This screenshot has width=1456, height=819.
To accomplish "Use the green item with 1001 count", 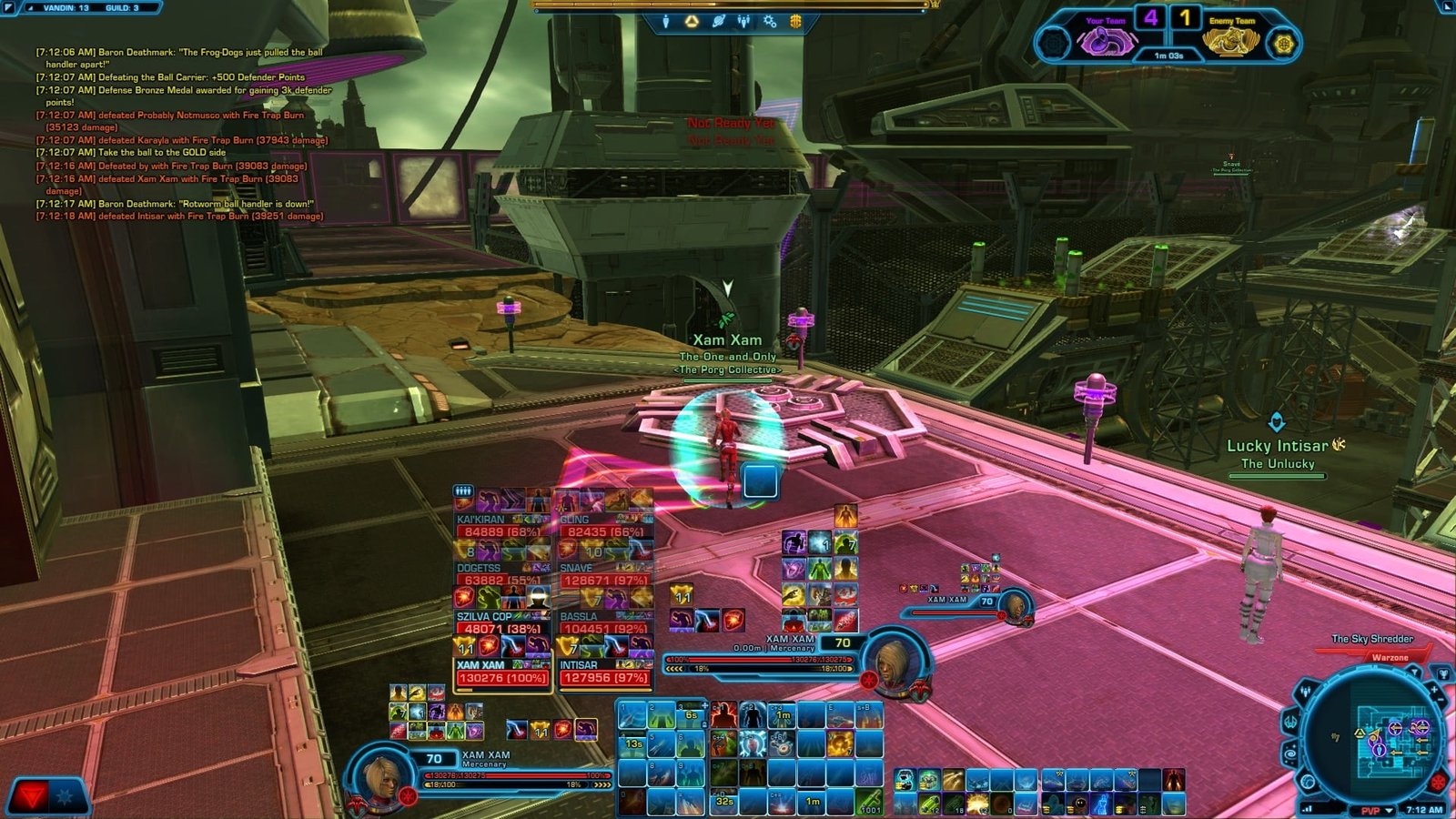I will 869,801.
